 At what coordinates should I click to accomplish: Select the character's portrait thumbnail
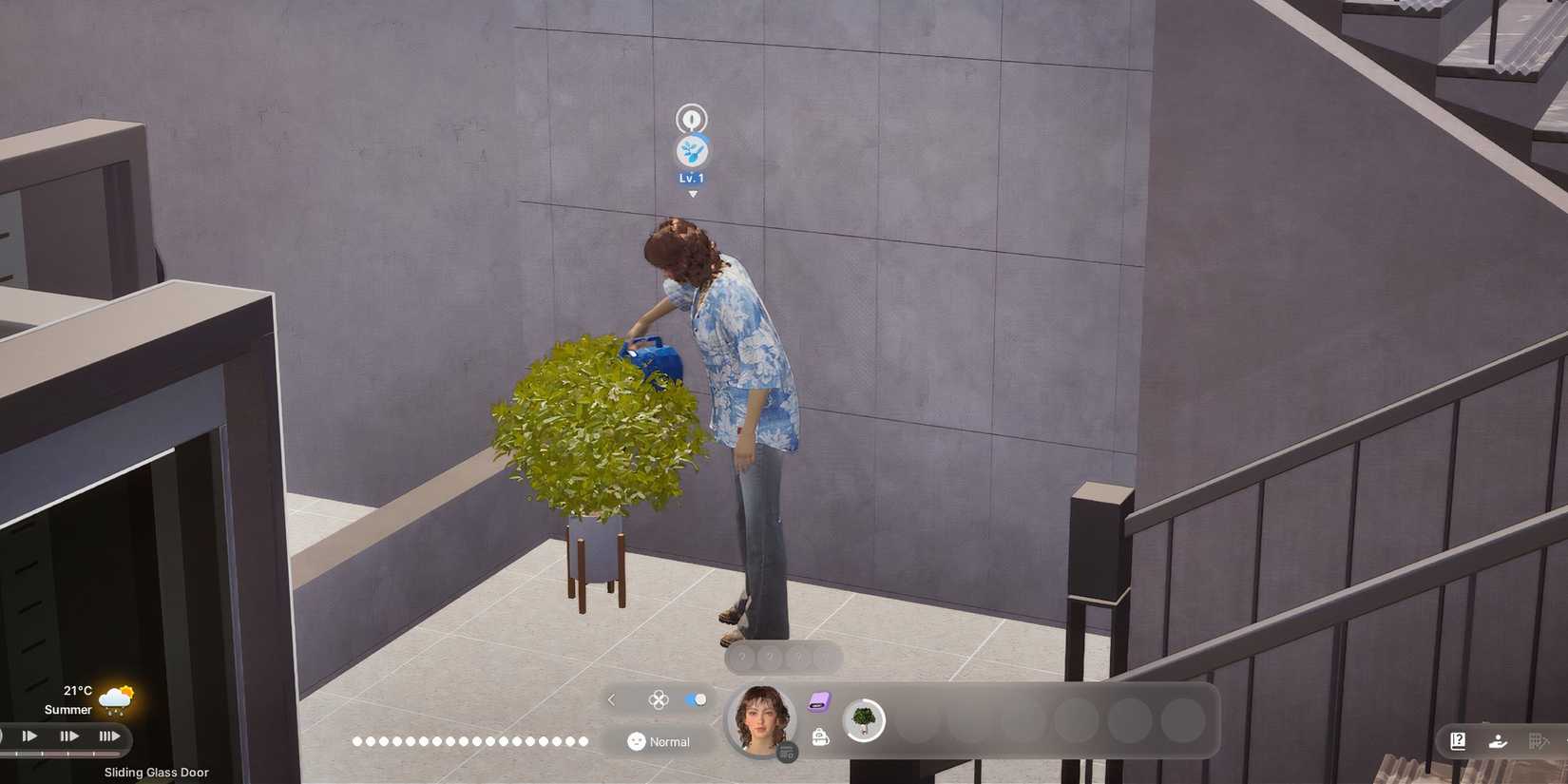(761, 722)
